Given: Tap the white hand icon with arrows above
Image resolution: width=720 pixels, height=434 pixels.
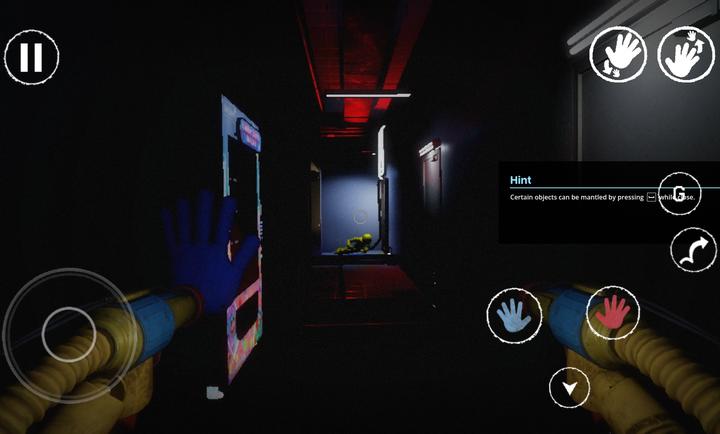Looking at the screenshot, I should click(686, 54).
